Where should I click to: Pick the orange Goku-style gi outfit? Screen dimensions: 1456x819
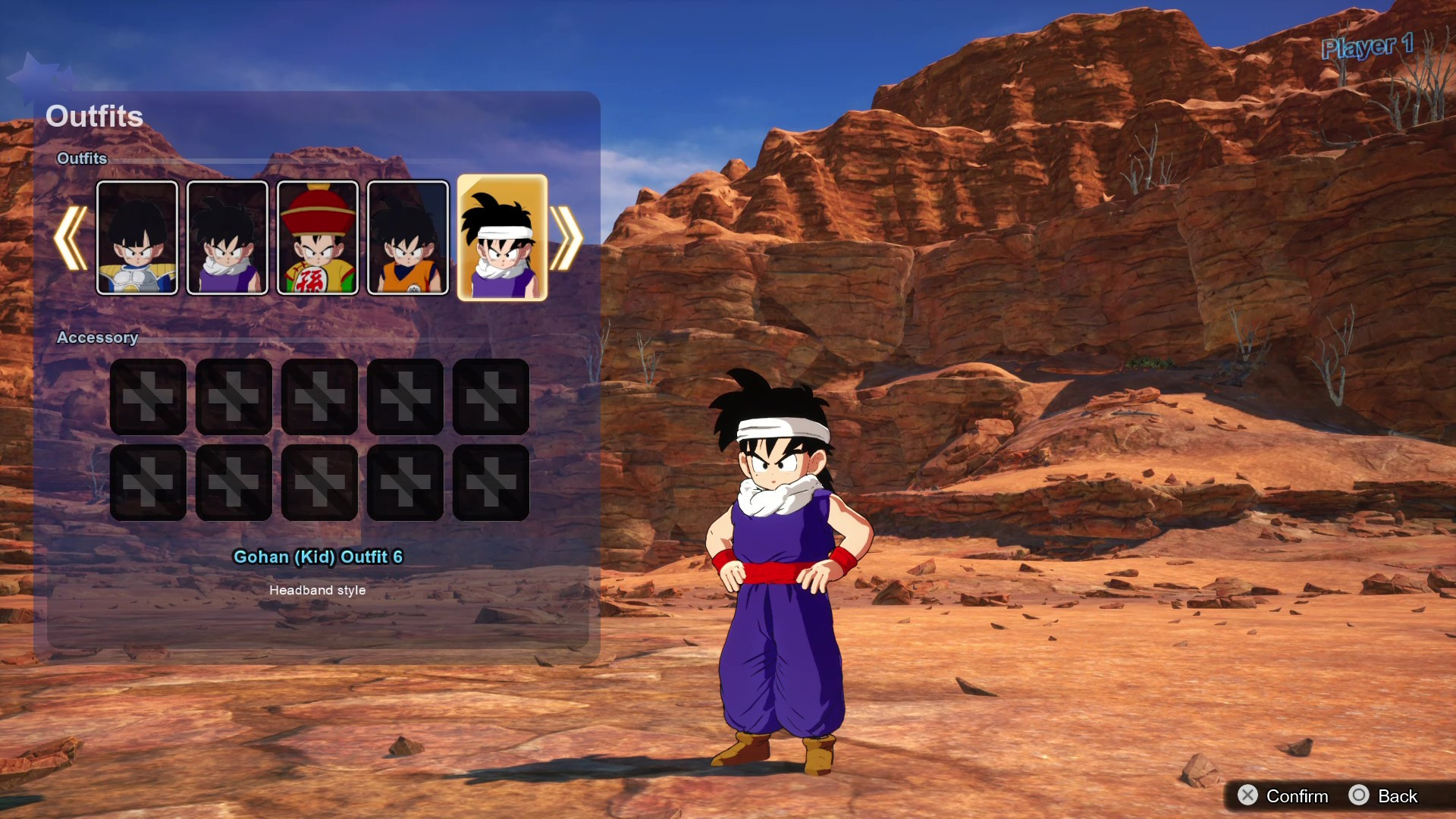click(x=407, y=238)
